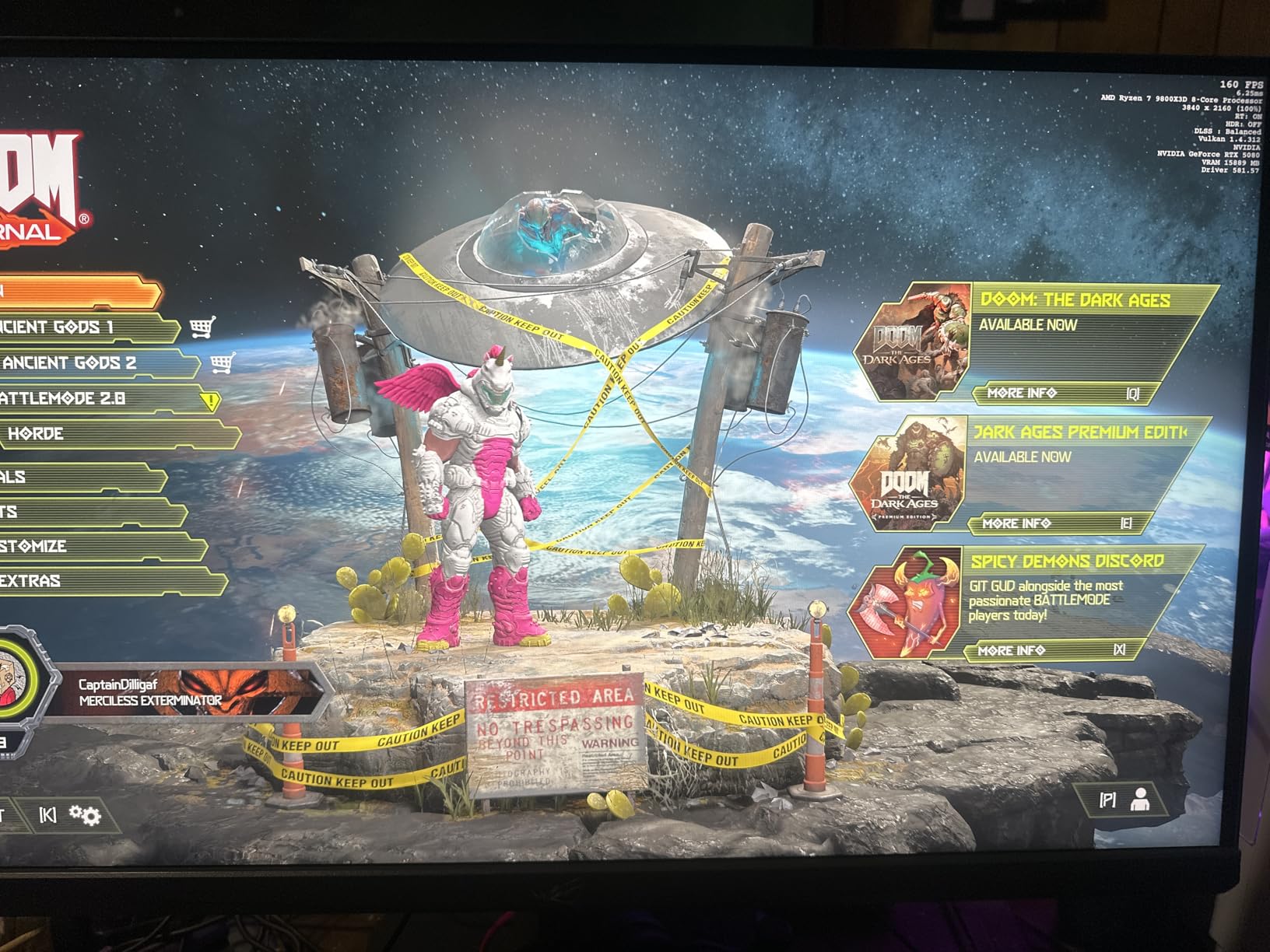Viewport: 1270px width, 952px height.
Task: Open the gear settings icon
Action: (85, 815)
